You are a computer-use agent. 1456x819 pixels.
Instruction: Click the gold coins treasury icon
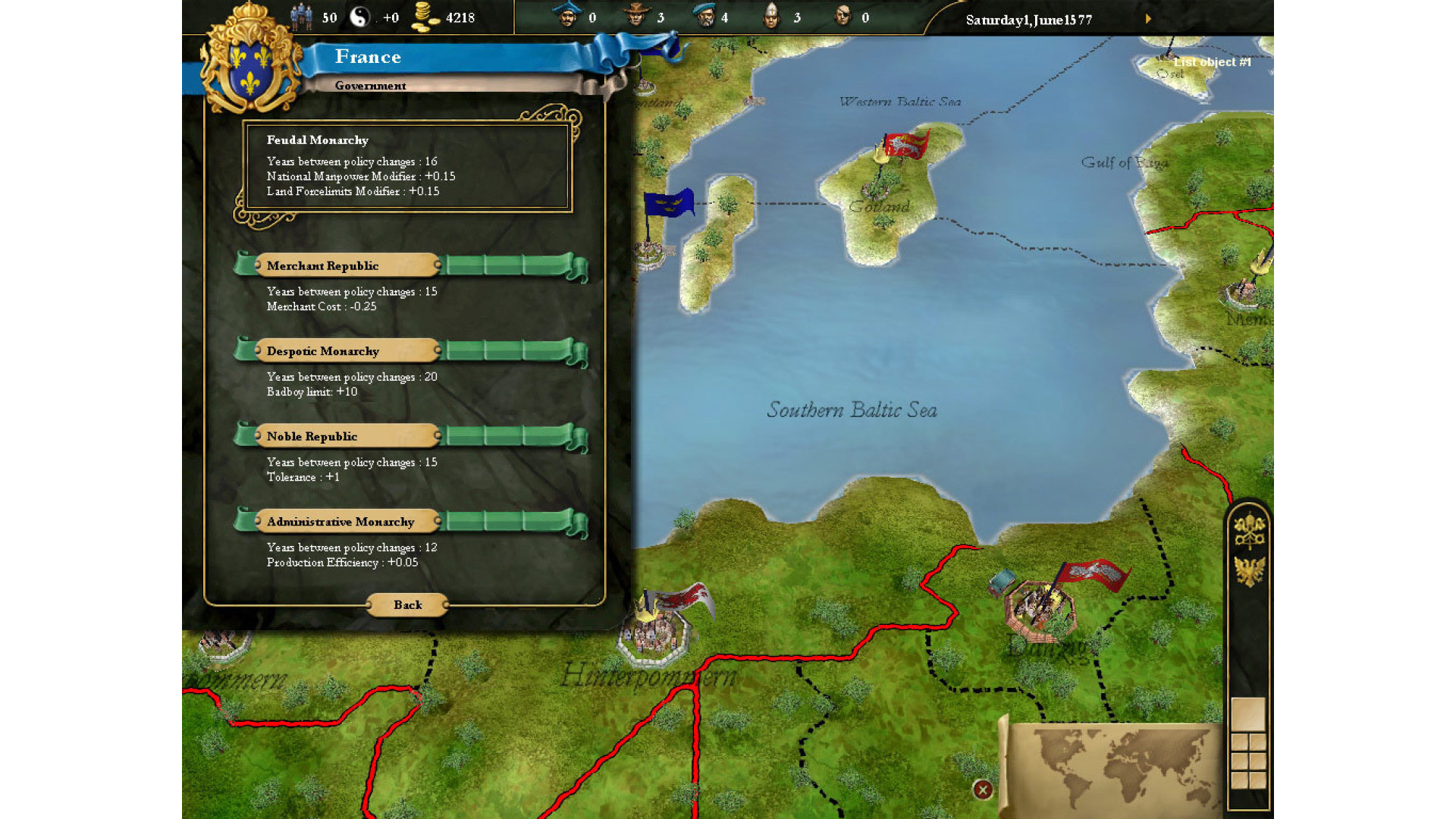(x=425, y=17)
